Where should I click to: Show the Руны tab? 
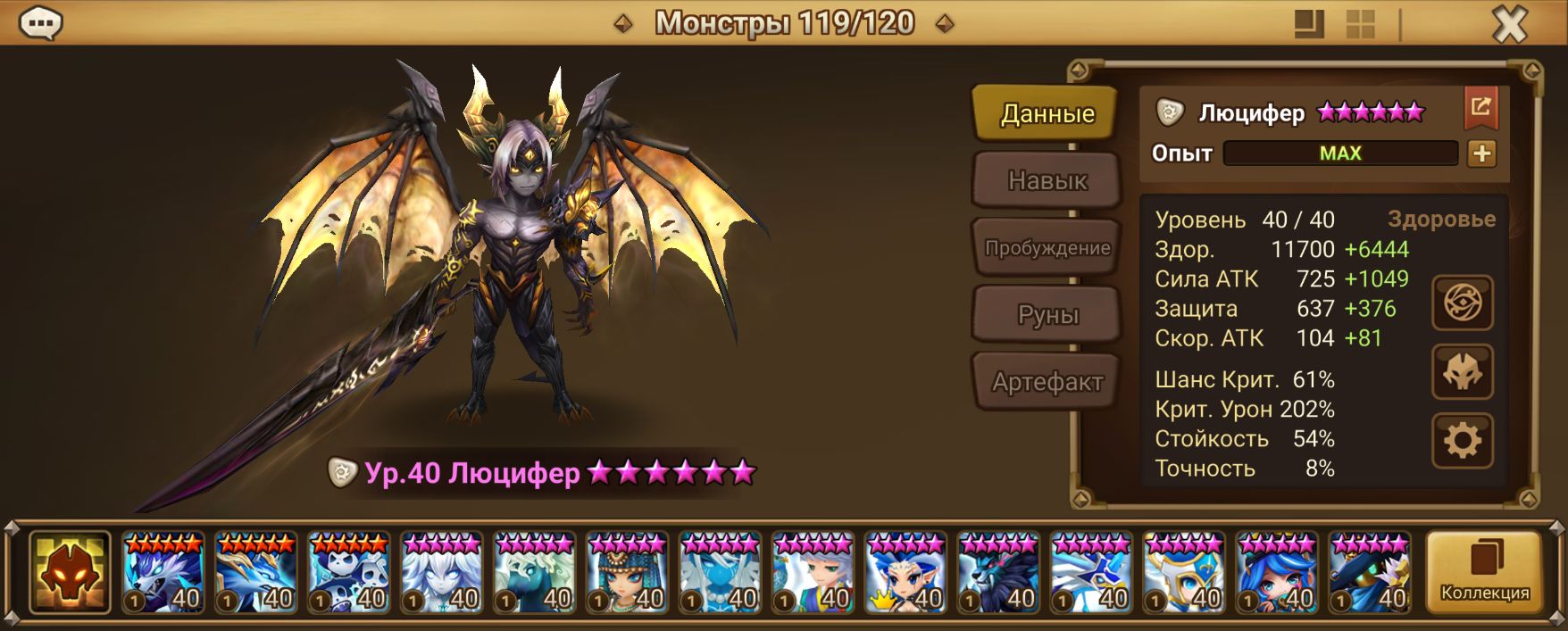click(1047, 315)
